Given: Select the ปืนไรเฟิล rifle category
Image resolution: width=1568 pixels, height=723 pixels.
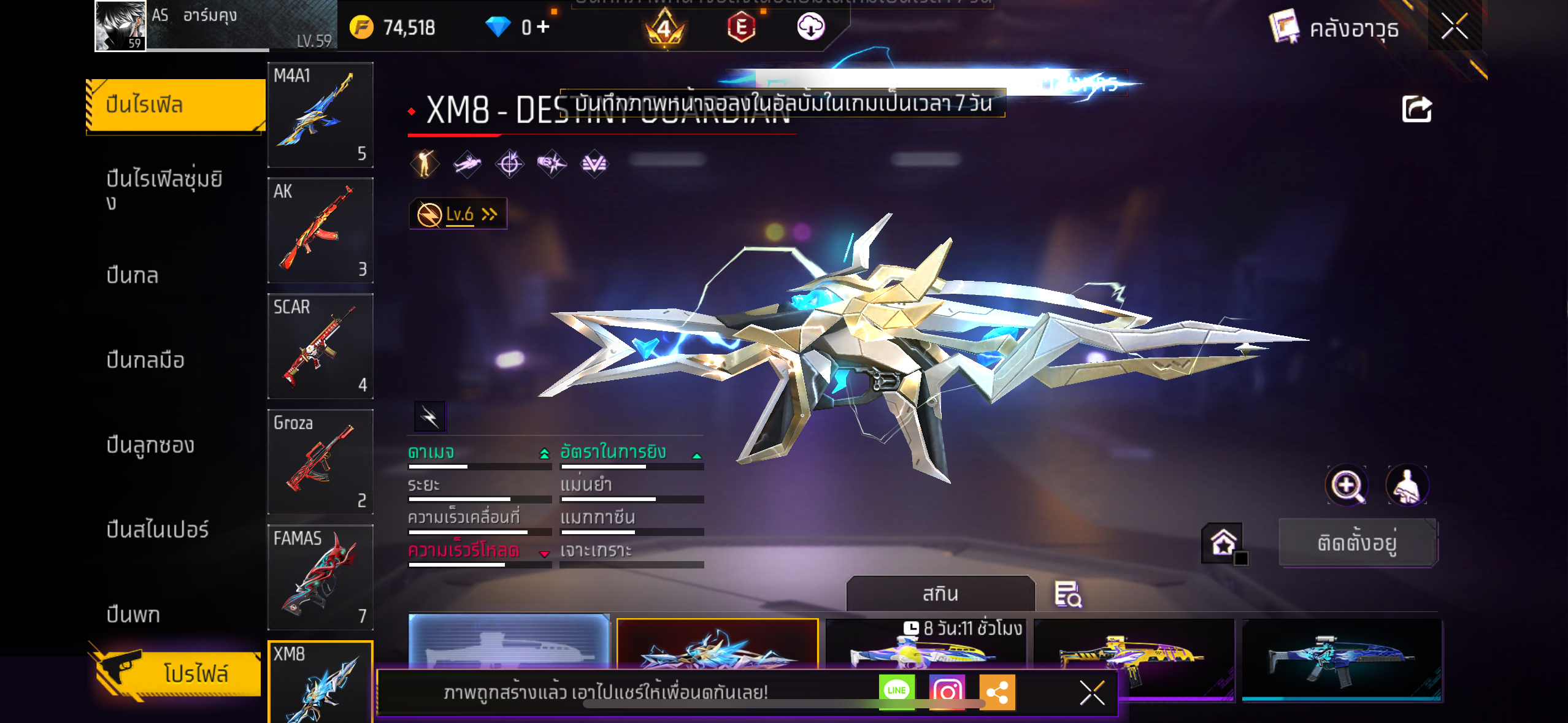Looking at the screenshot, I should pos(175,105).
